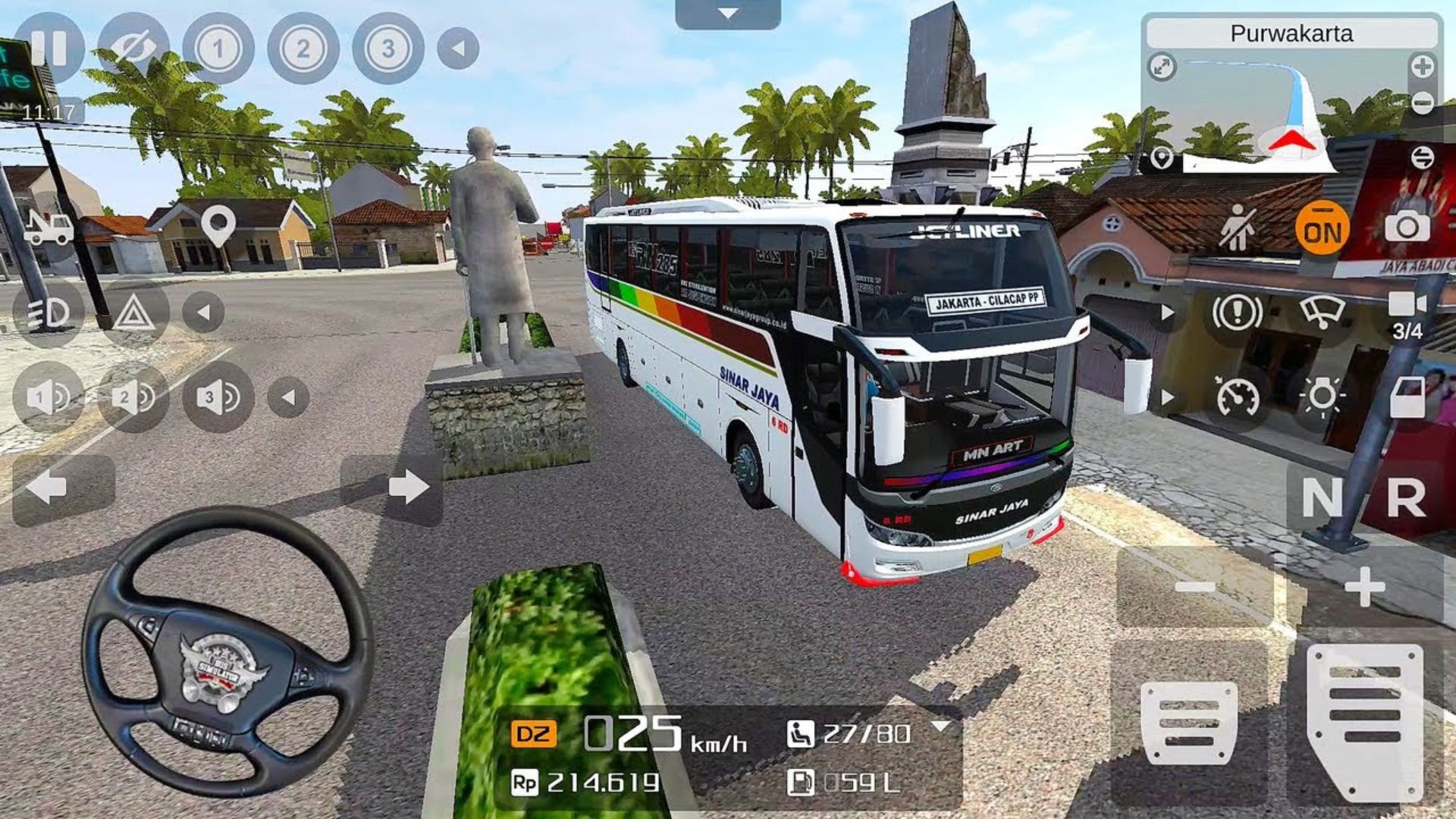Open the map location pin
Screen dimensions: 1456x819
pos(218,225)
